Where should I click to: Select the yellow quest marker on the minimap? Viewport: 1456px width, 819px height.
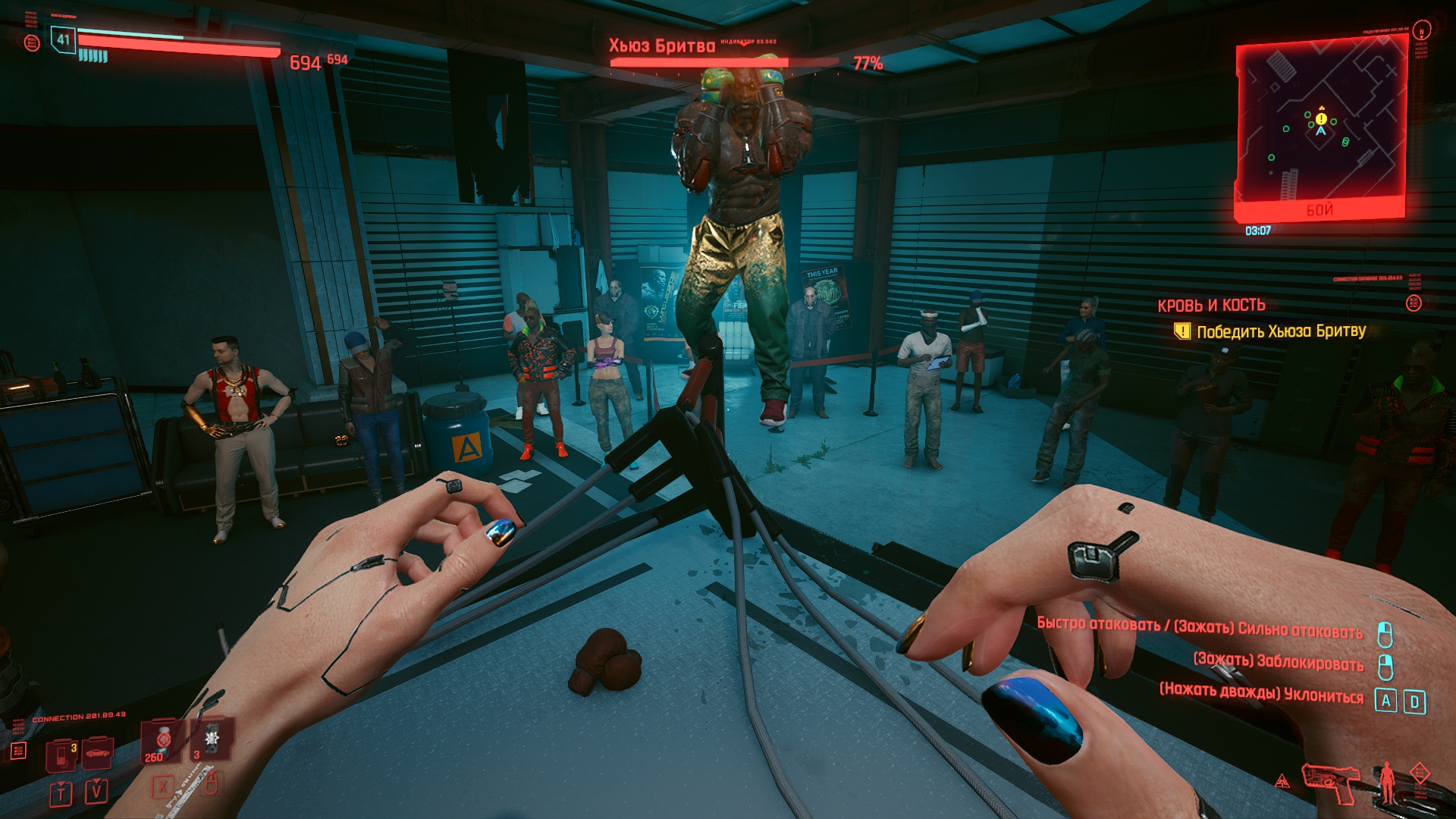pos(1322,119)
